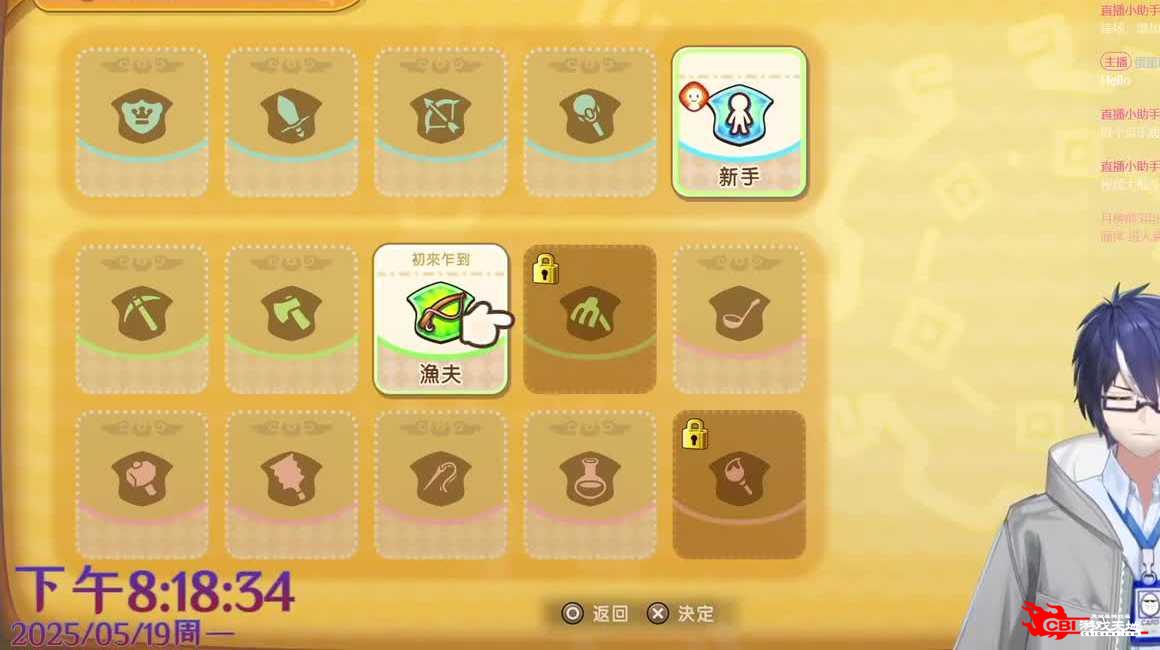The image size is (1160, 650).
Task: Pick the Carpenter saw job tile
Action: [291, 484]
